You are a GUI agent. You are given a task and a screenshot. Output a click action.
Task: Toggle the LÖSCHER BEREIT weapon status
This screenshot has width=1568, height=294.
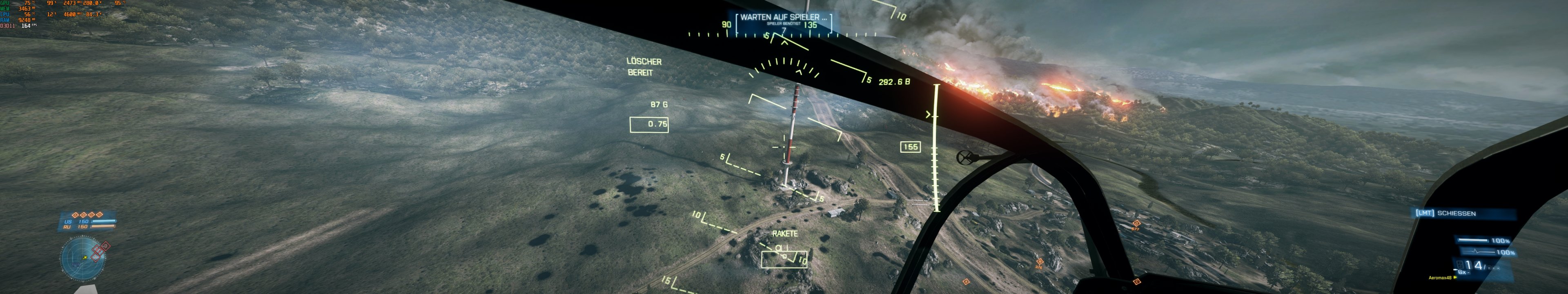(x=644, y=67)
